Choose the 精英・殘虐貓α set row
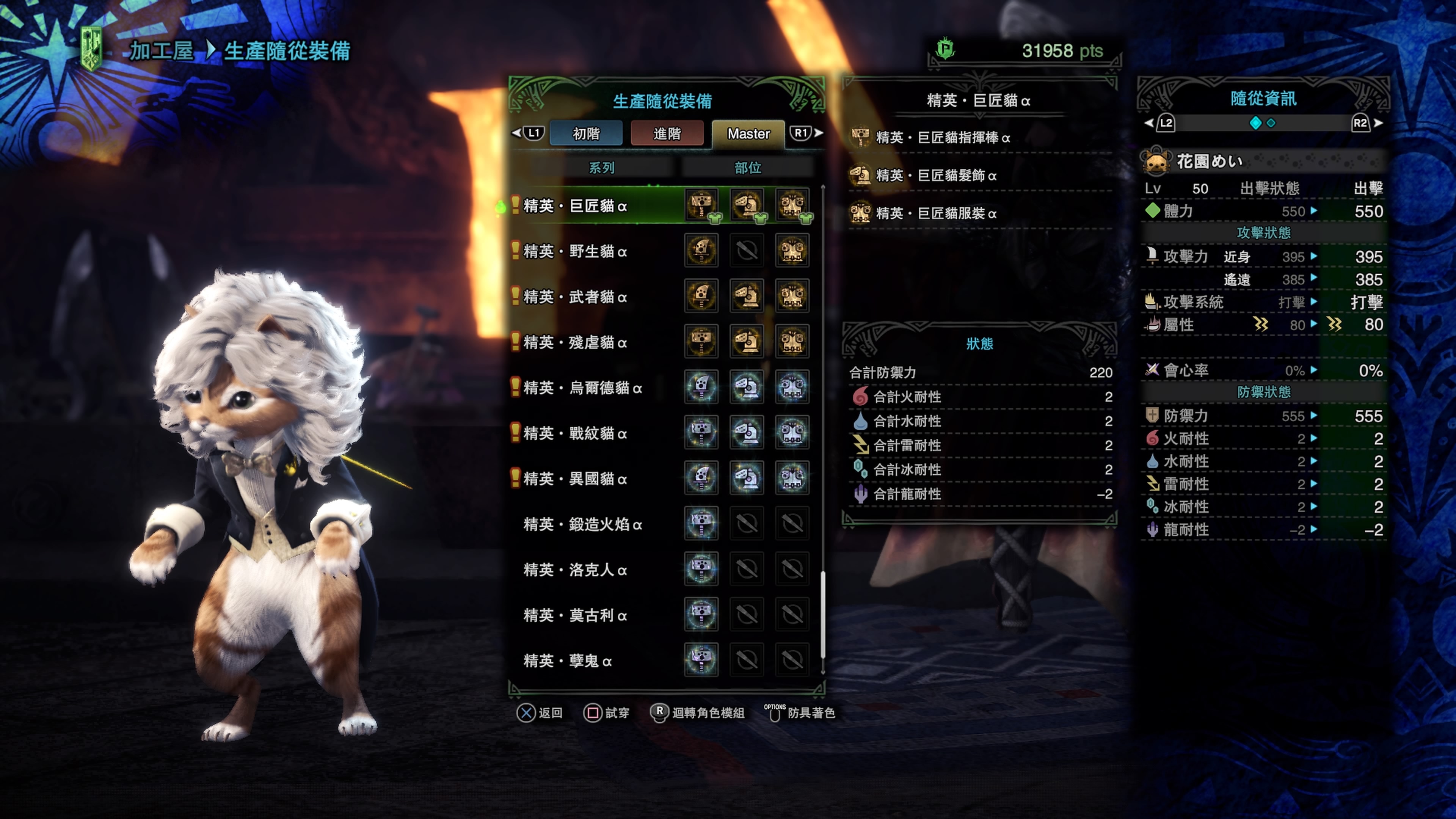The image size is (1456, 819). pyautogui.click(x=575, y=342)
